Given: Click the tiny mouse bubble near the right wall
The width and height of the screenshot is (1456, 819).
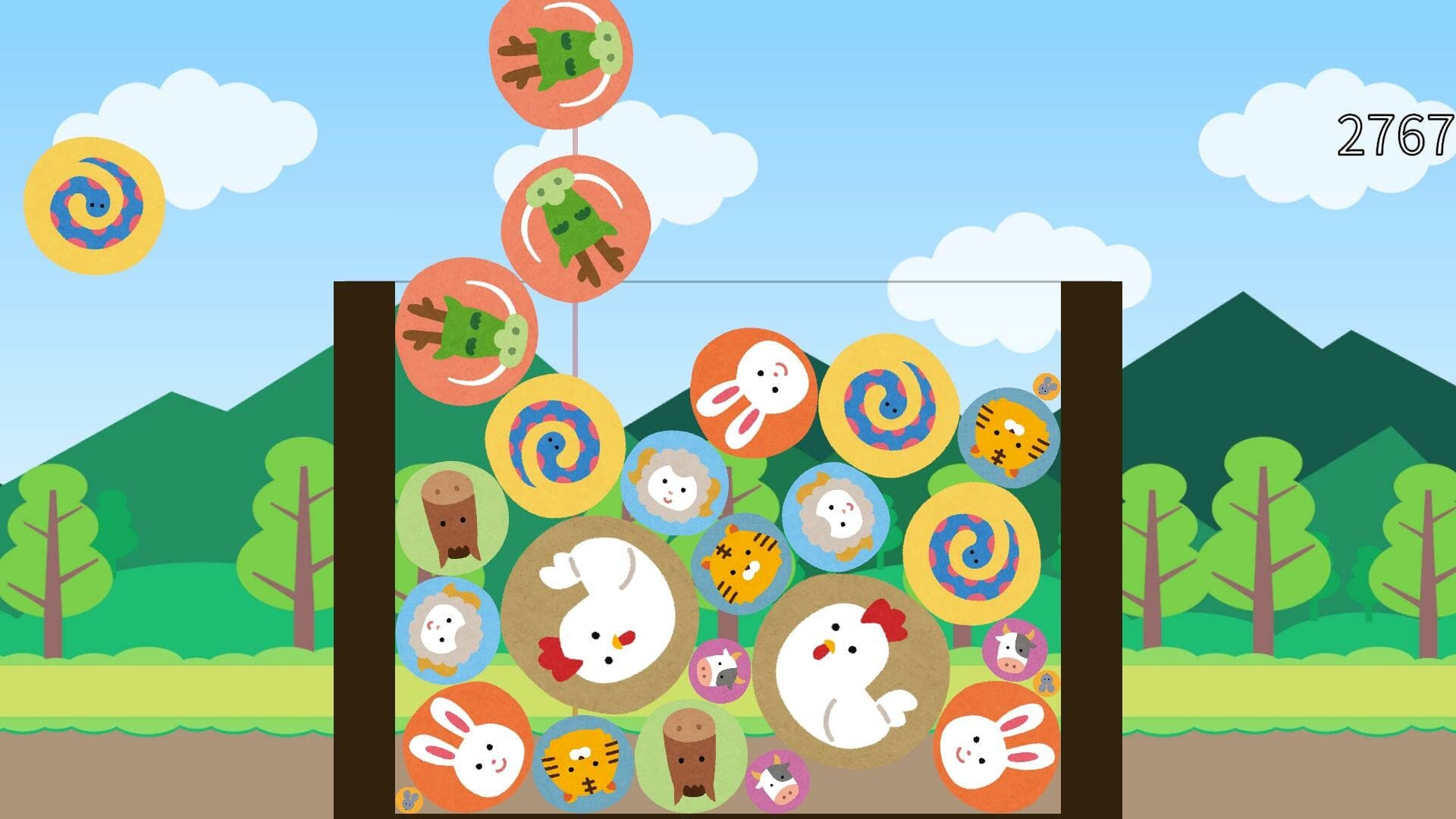Looking at the screenshot, I should coord(1045,387).
